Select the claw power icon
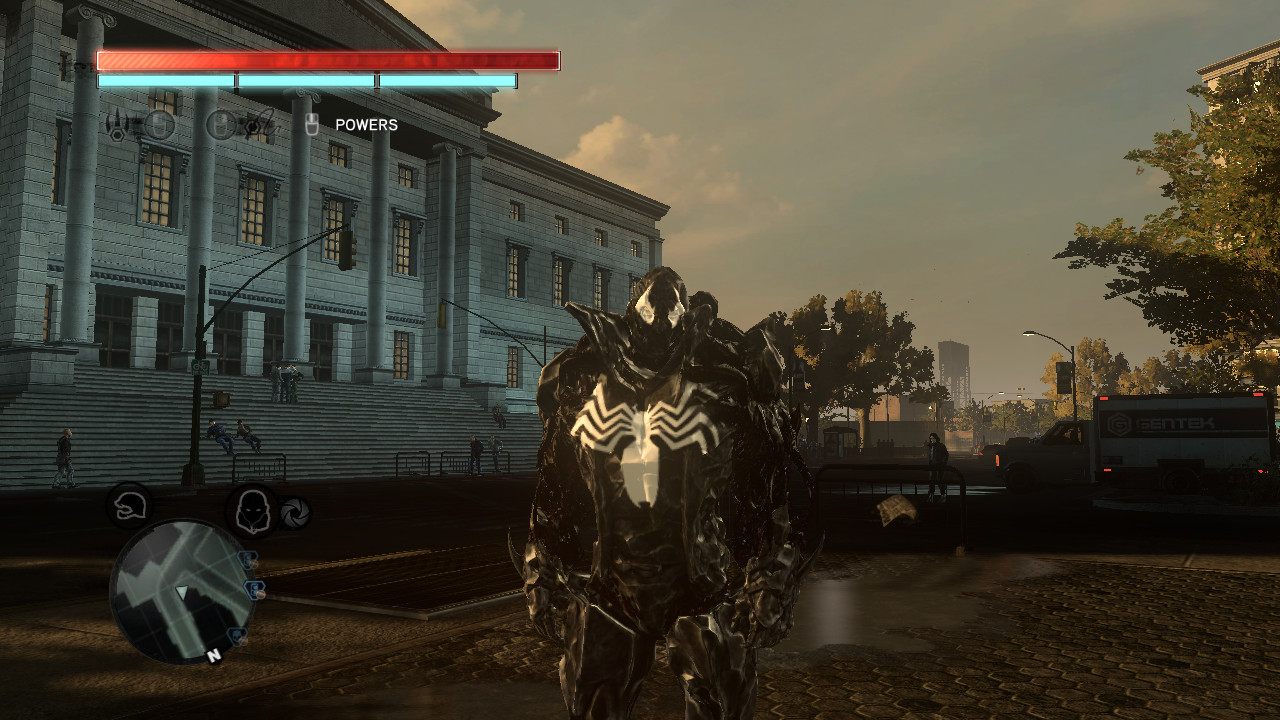This screenshot has height=720, width=1280. tap(118, 122)
